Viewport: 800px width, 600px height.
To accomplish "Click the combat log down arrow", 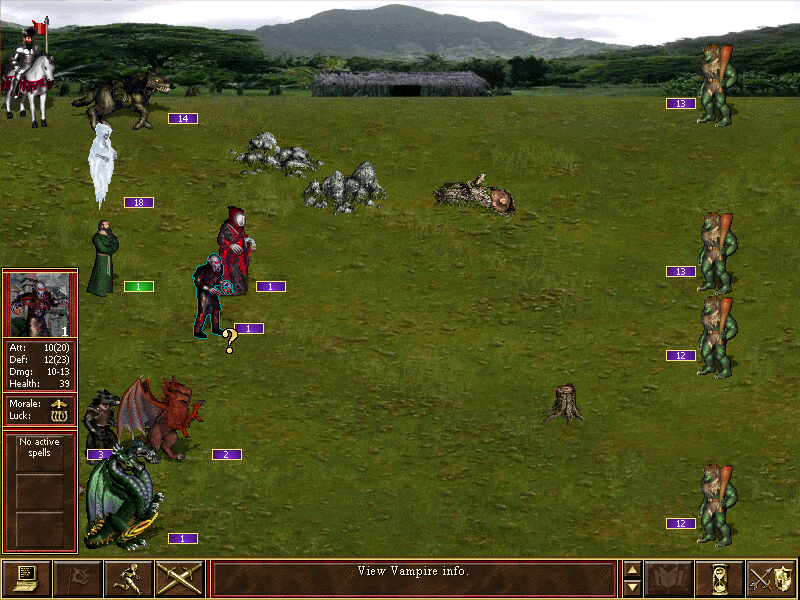I will [632, 587].
